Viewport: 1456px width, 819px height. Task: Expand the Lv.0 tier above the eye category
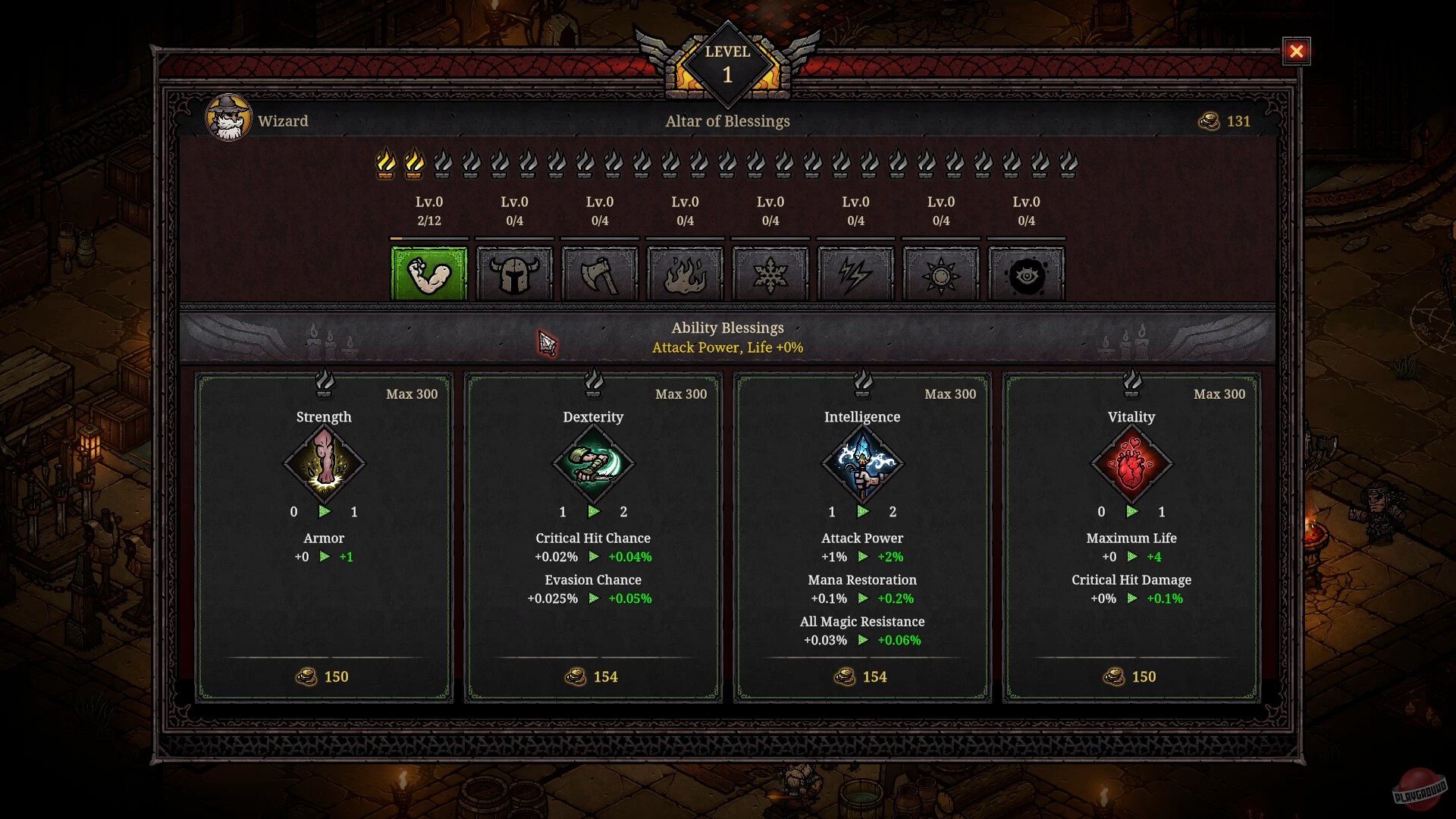click(x=1027, y=212)
